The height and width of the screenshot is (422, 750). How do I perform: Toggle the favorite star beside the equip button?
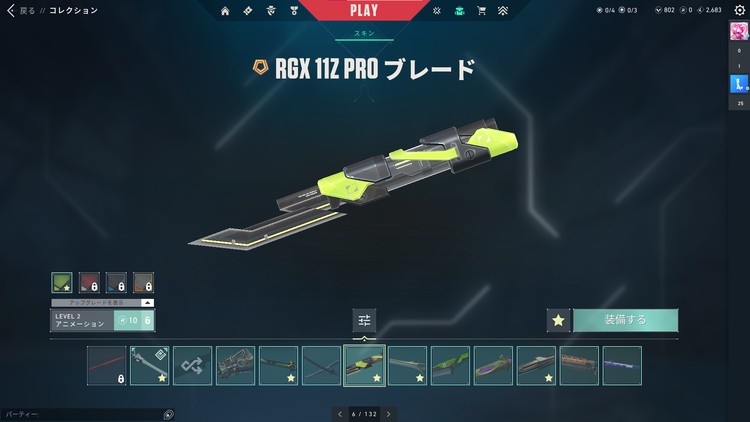[x=559, y=320]
